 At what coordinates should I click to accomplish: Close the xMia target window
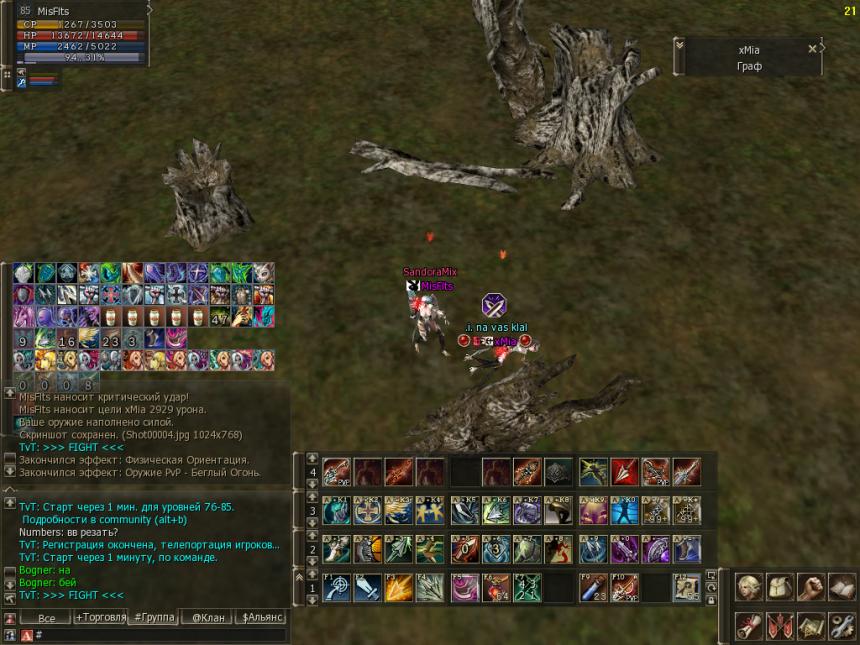(x=812, y=48)
